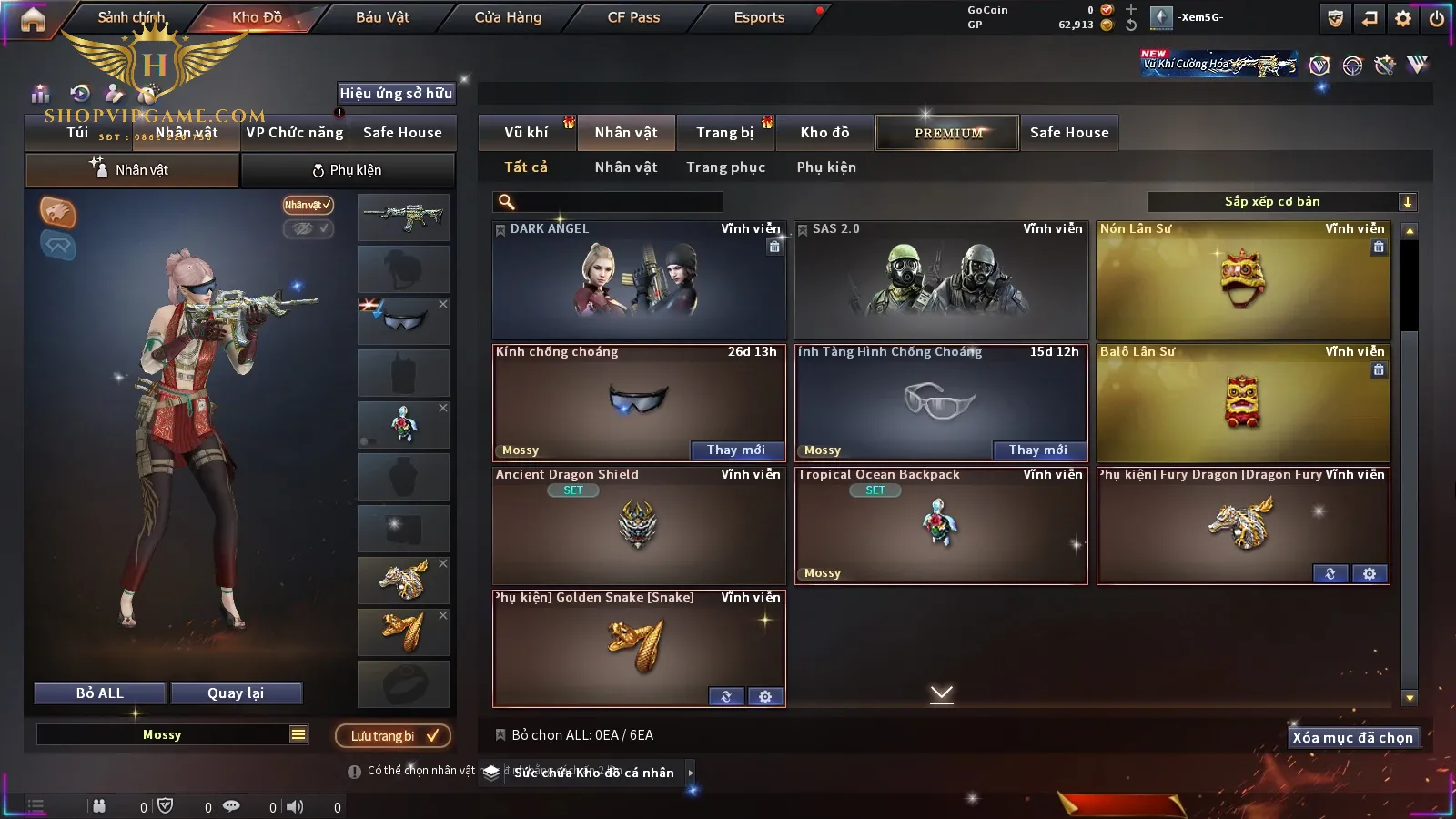Select the SAS 2.0 character item

pos(940,280)
